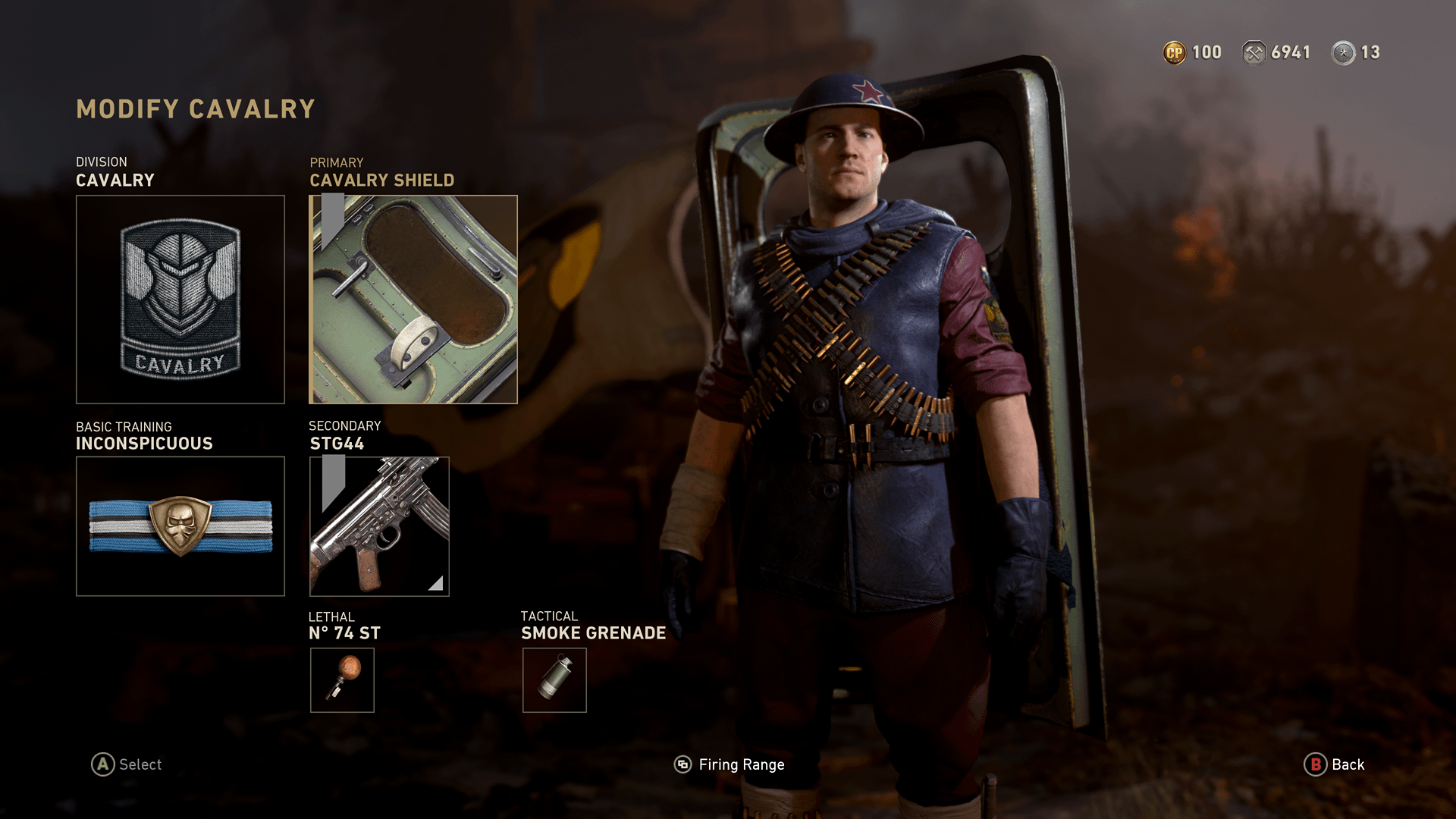
Task: Choose the STG44 secondary weapon slot
Action: coord(379,526)
